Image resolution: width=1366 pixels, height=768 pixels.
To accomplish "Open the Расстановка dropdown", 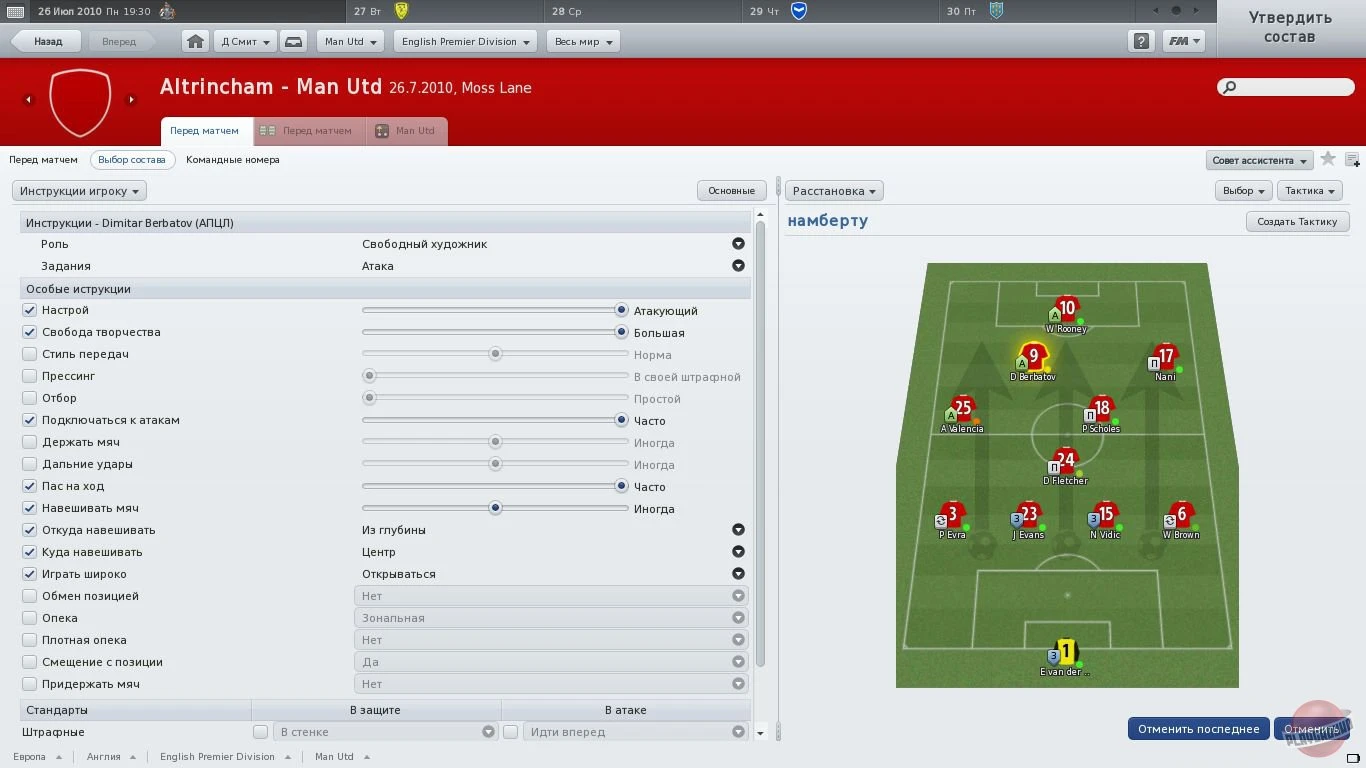I will pos(834,190).
